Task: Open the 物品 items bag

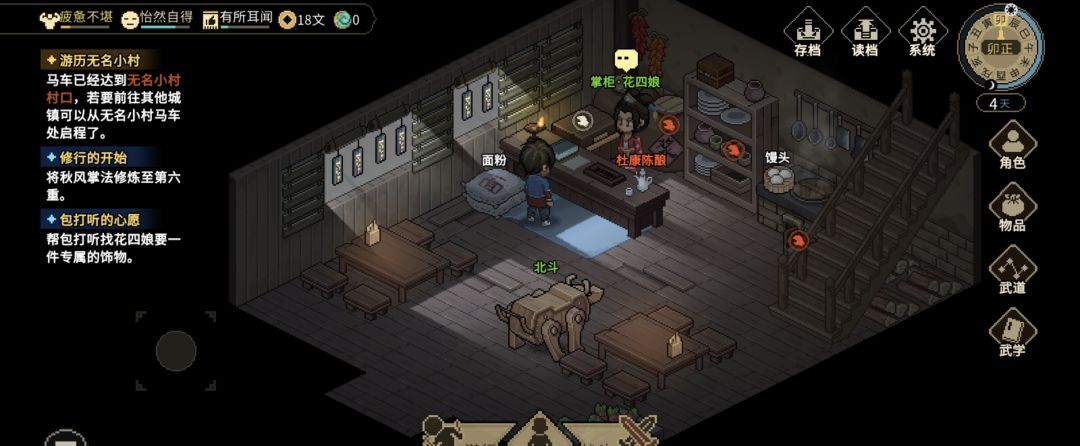Action: [1012, 208]
